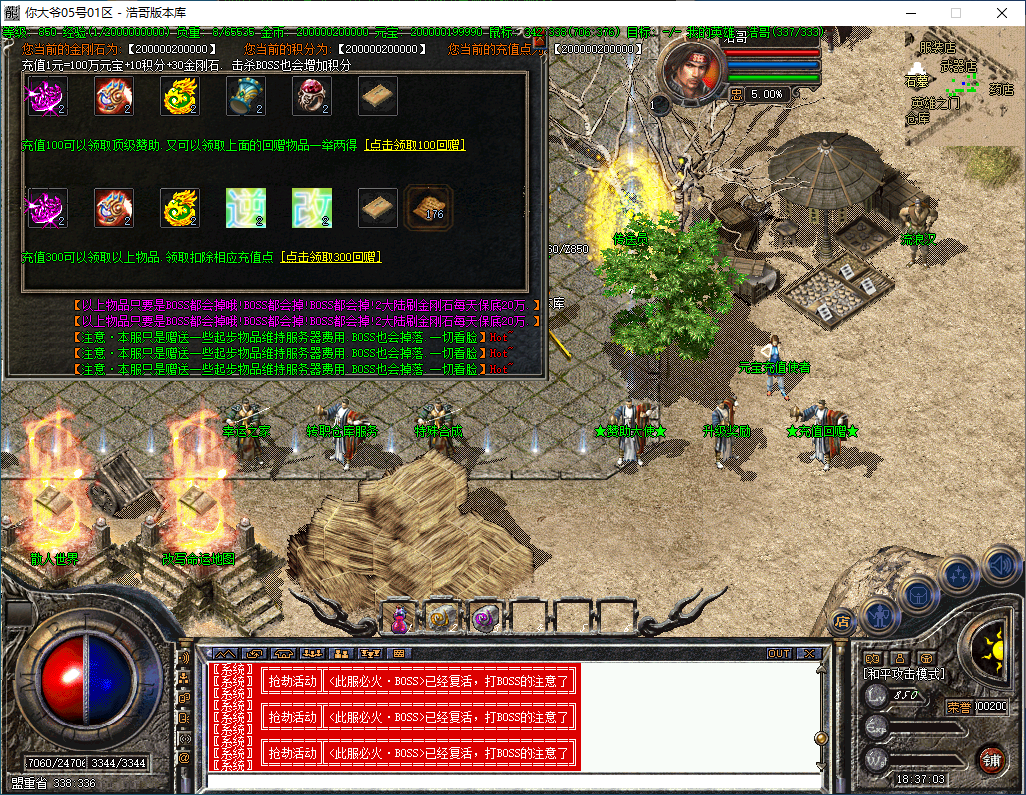Select the red gem ring reward item
The image size is (1026, 795).
tap(114, 96)
